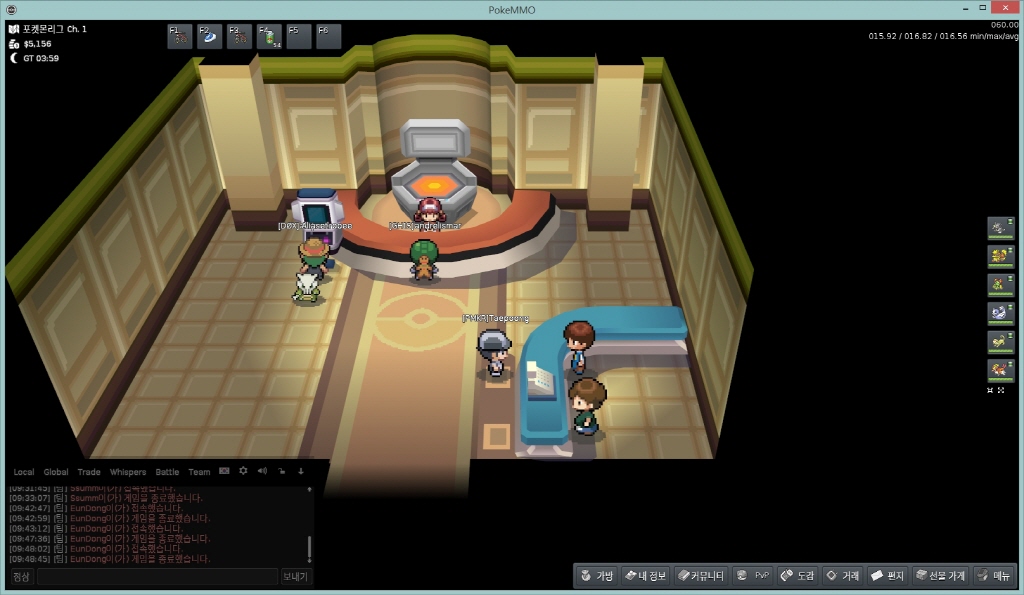The width and height of the screenshot is (1024, 595).
Task: Switch to the Trade chat tab
Action: (x=89, y=472)
